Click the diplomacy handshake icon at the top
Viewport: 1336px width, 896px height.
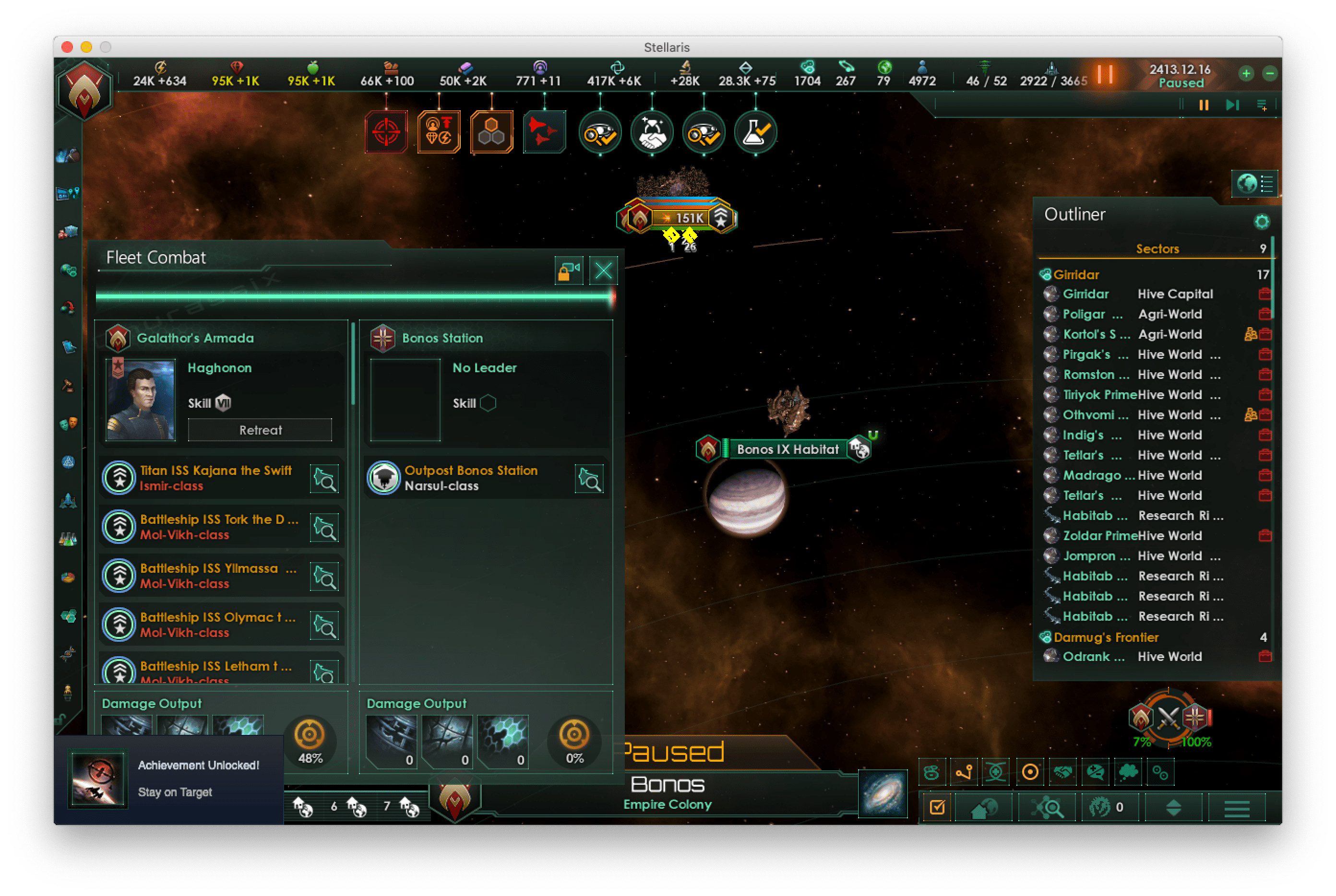pyautogui.click(x=652, y=132)
